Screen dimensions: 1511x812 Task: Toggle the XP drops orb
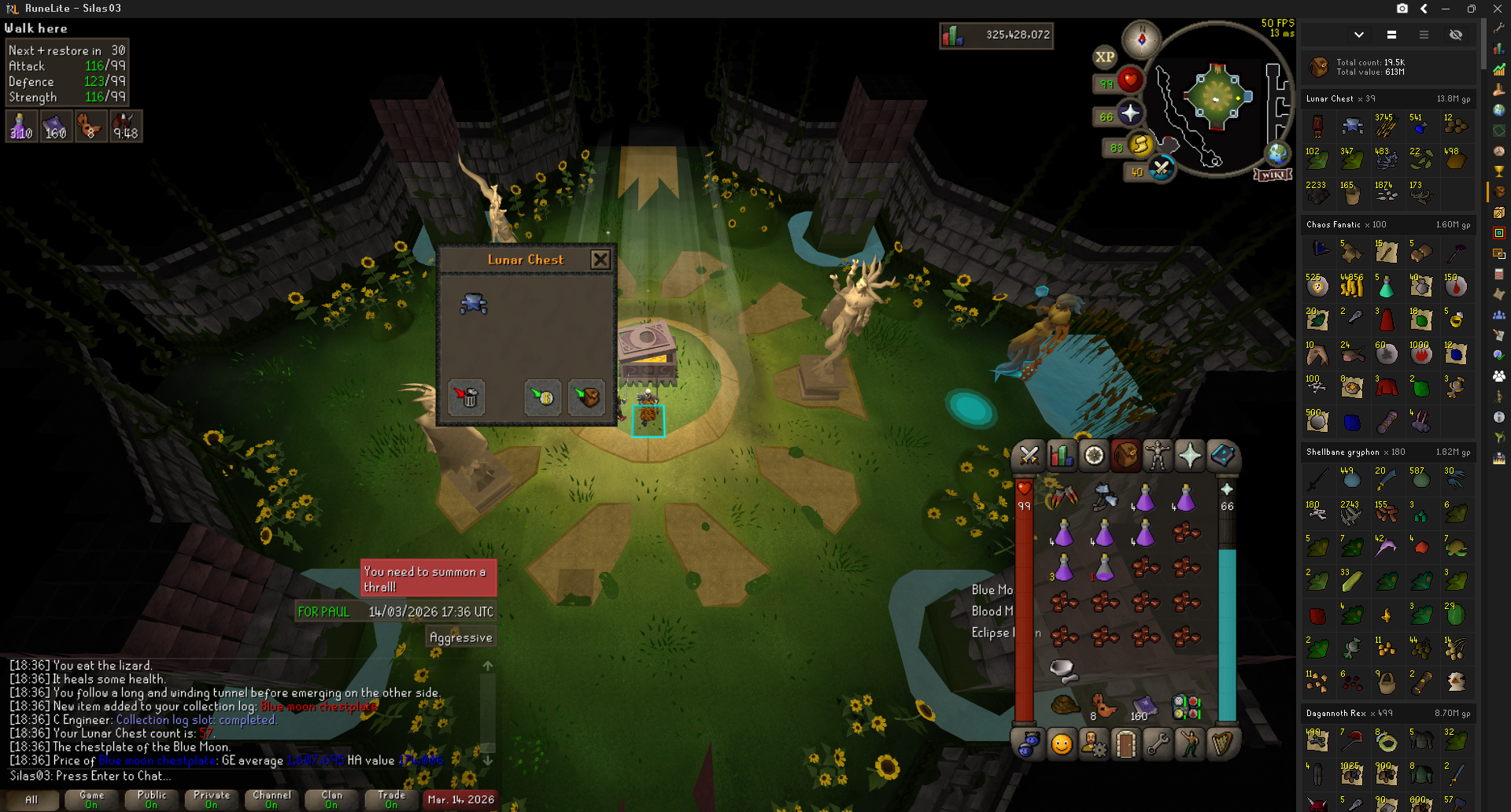(x=1104, y=57)
